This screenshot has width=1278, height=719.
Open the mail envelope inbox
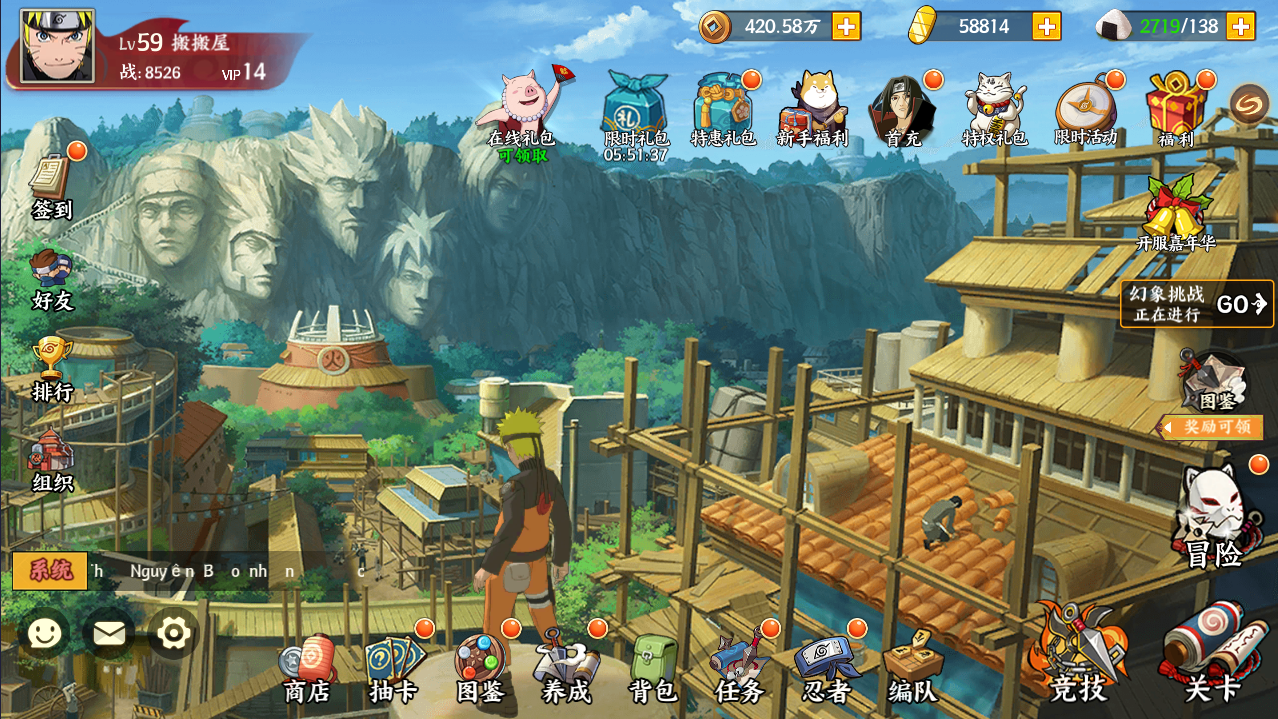pyautogui.click(x=109, y=633)
